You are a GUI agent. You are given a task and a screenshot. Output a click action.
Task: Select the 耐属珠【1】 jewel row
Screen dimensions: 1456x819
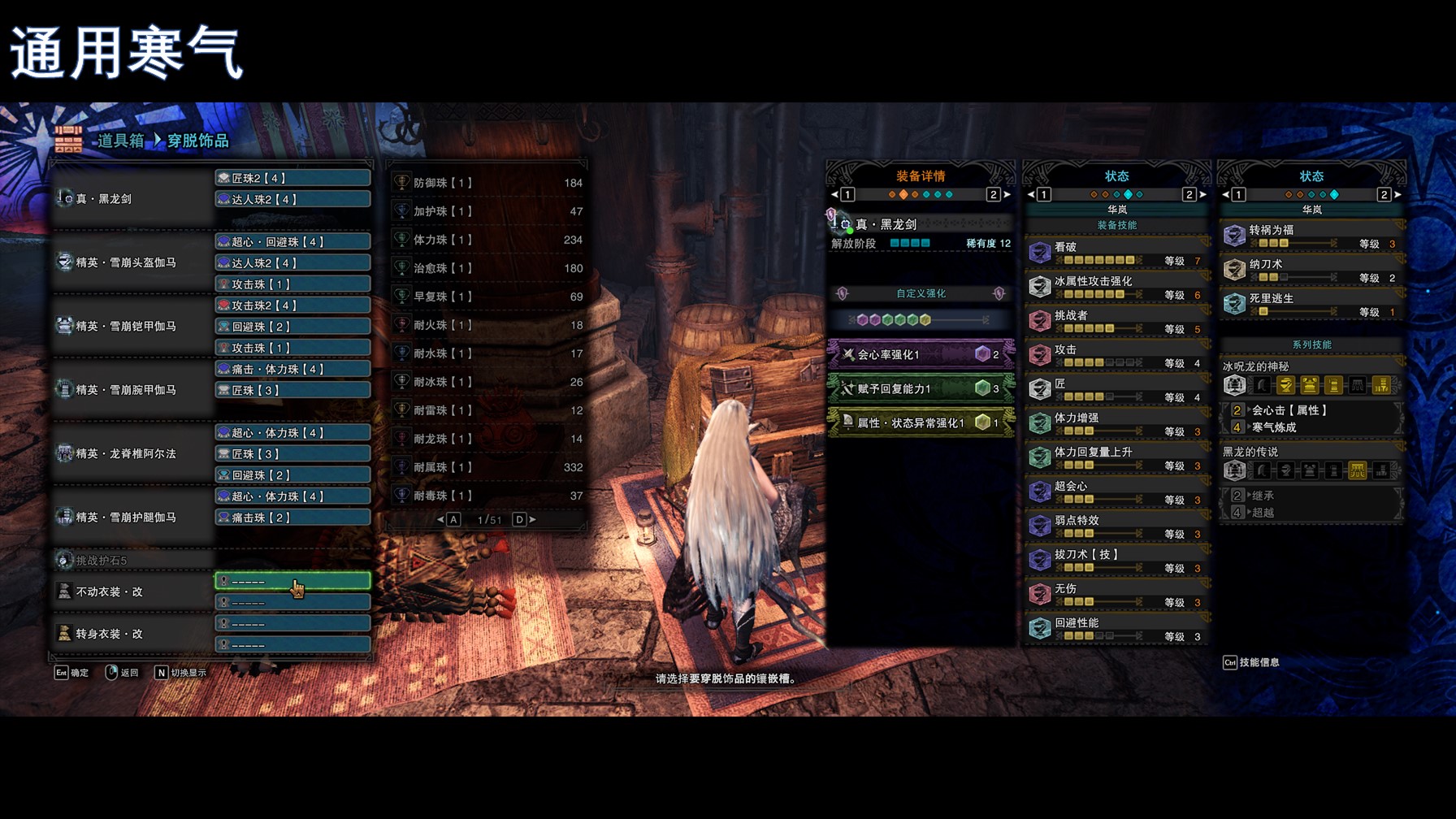[487, 467]
